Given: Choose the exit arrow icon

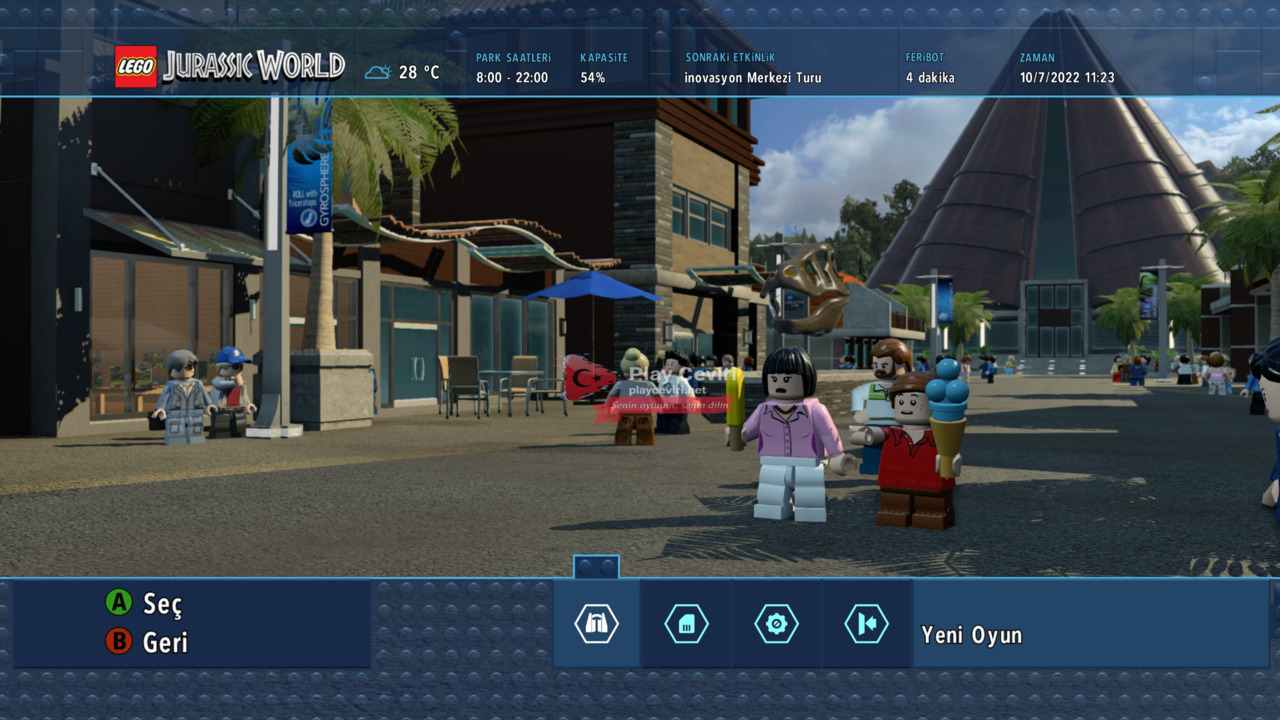Looking at the screenshot, I should (866, 624).
